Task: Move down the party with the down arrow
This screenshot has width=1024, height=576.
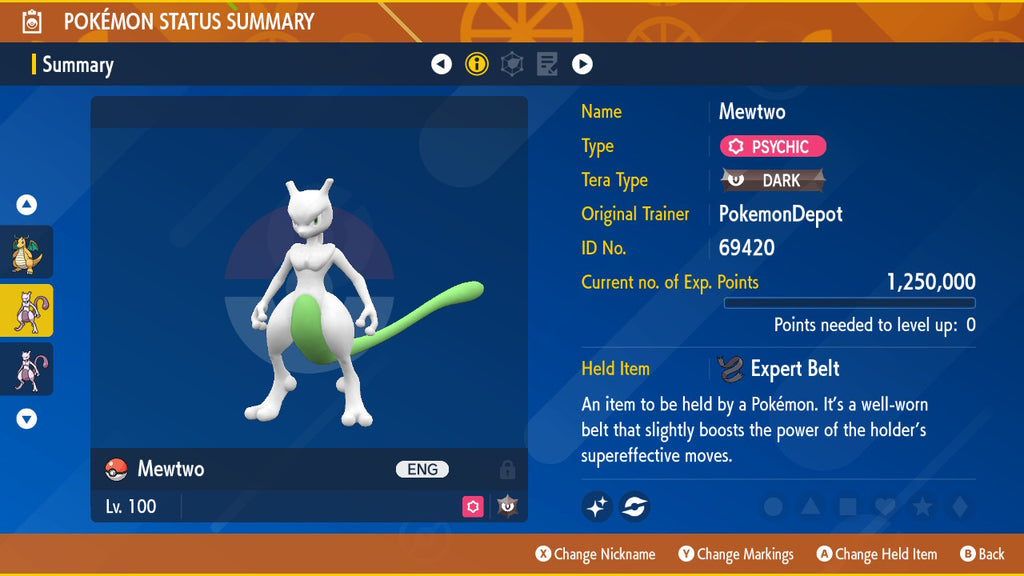Action: tap(27, 419)
